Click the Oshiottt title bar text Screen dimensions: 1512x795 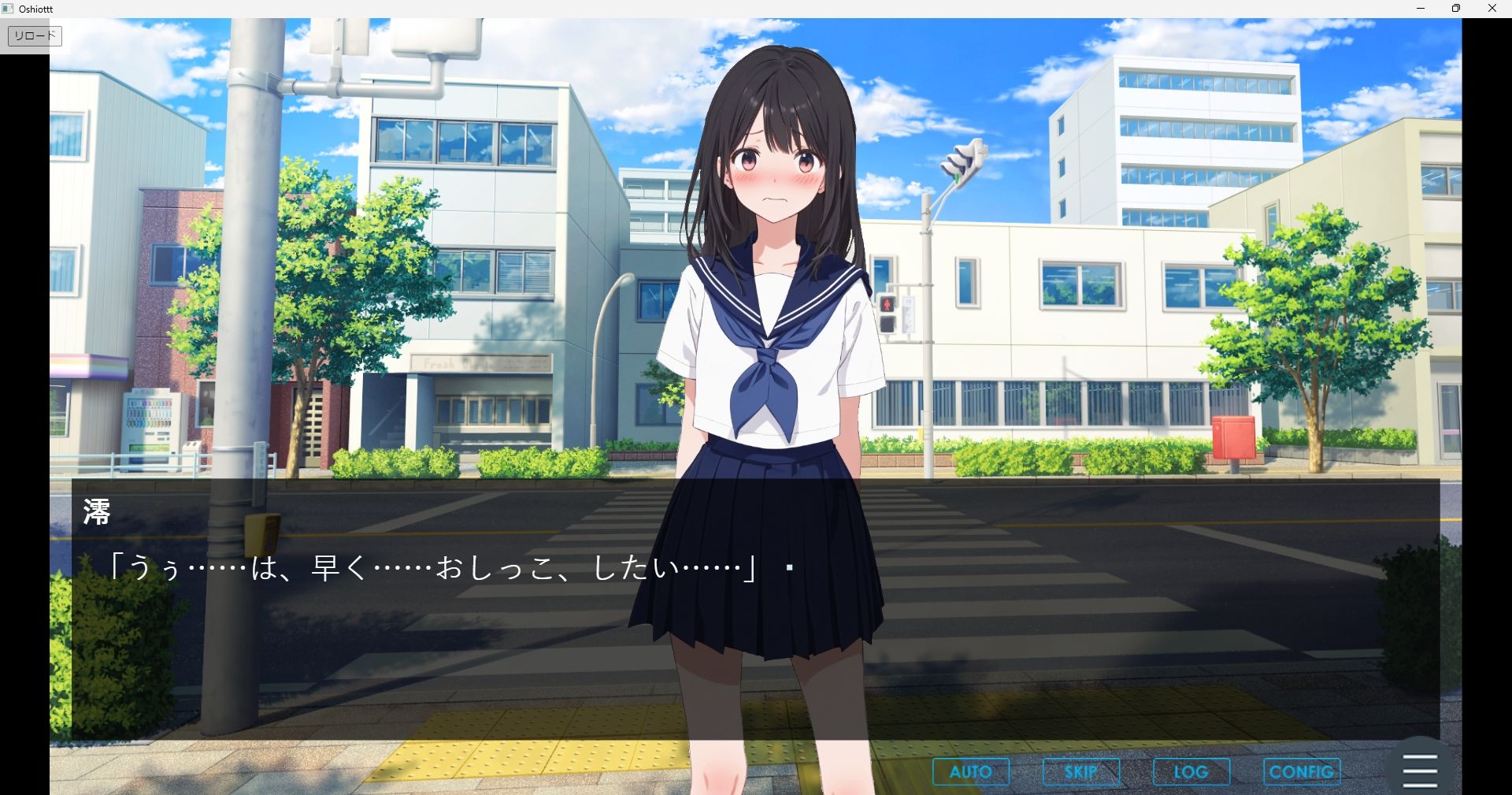(x=34, y=9)
